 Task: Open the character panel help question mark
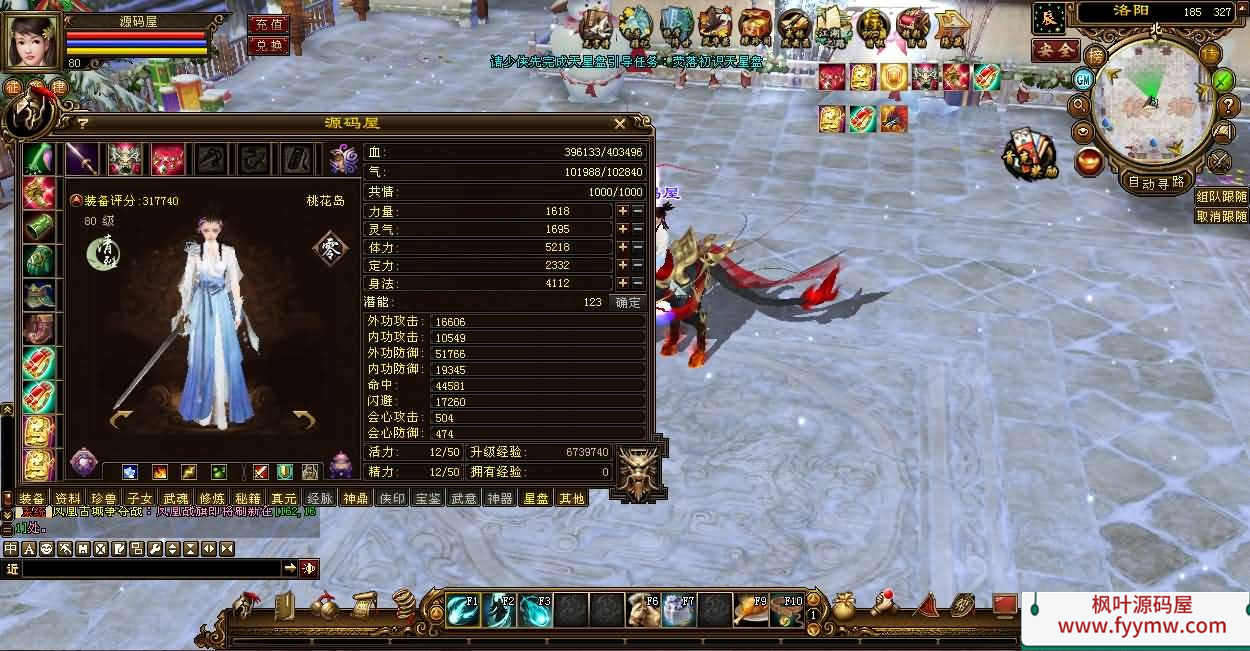pos(83,123)
